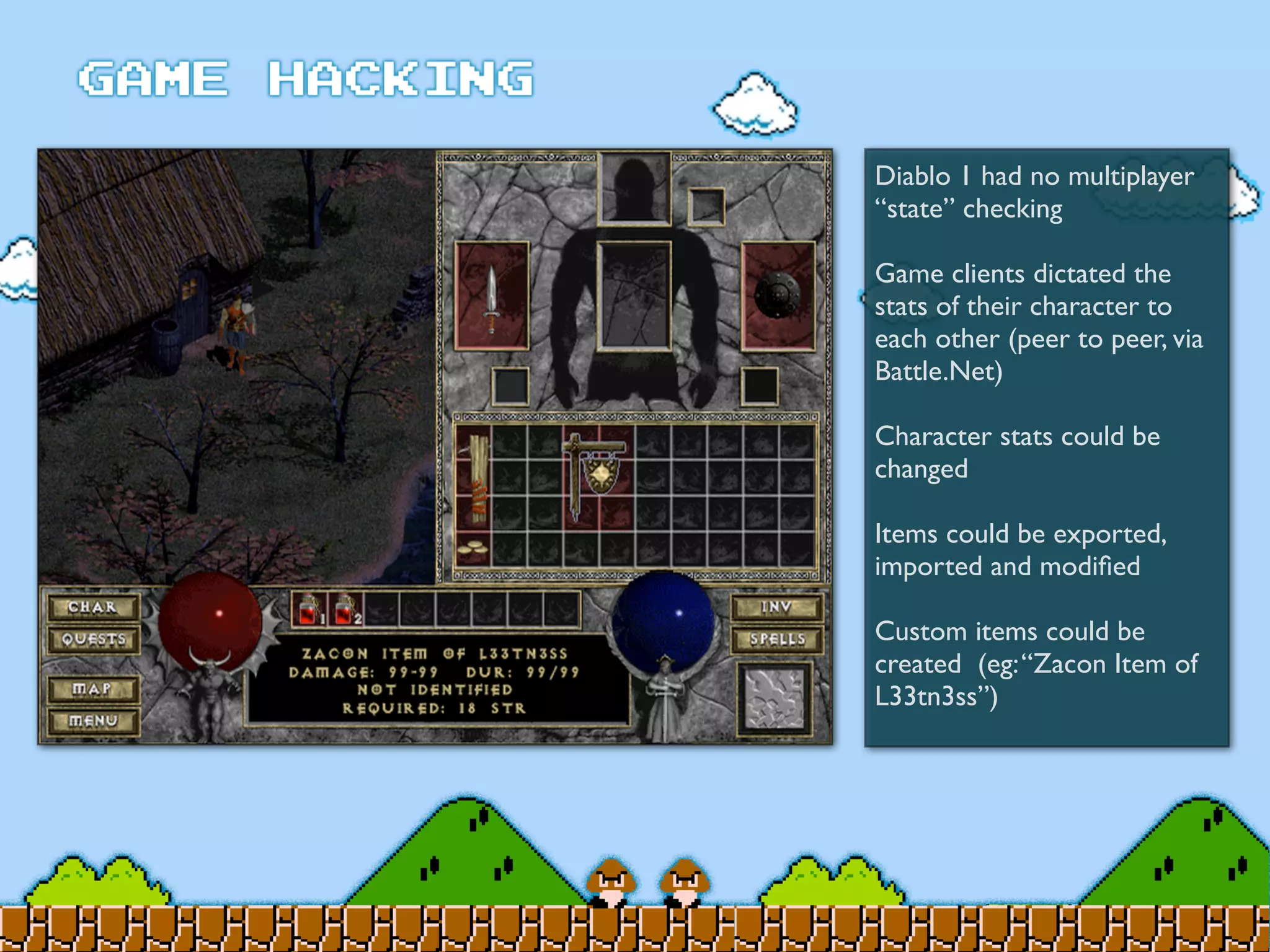Pick up the equipped dagger
Image resolution: width=1270 pixels, height=952 pixels.
492,296
